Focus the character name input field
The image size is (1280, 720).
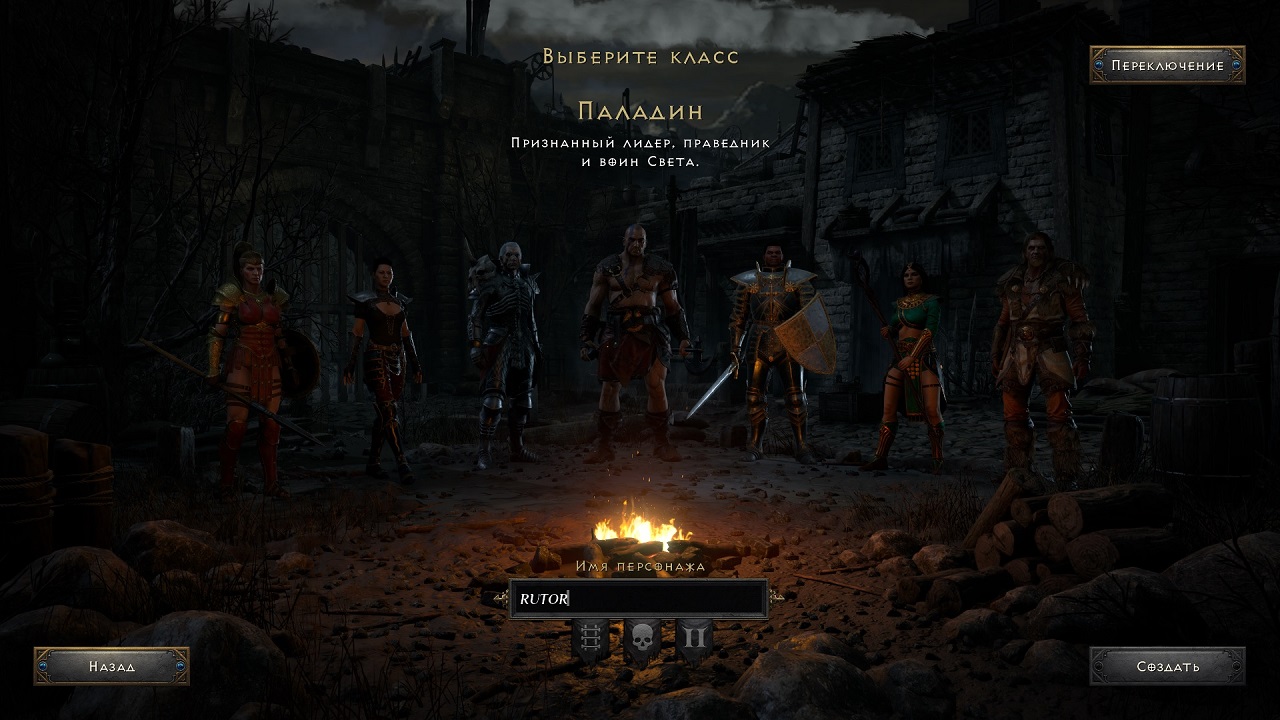[x=638, y=599]
